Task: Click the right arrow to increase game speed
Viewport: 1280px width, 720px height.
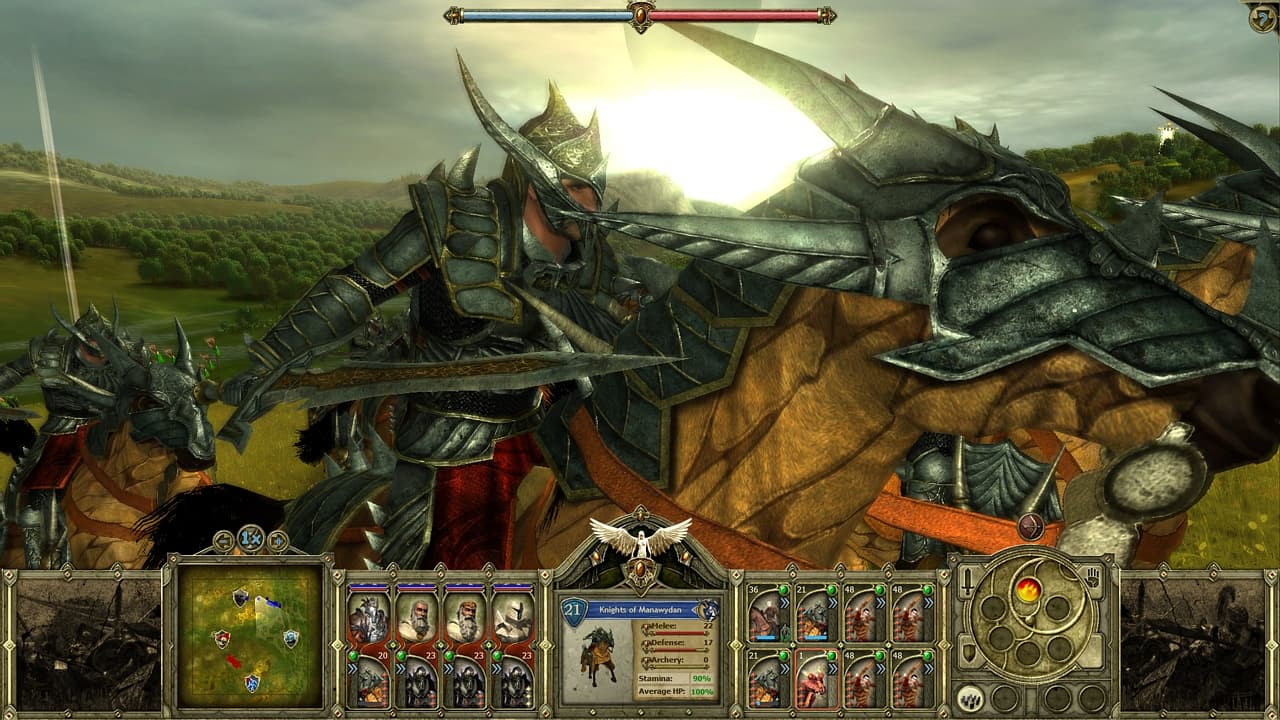Action: tap(278, 540)
